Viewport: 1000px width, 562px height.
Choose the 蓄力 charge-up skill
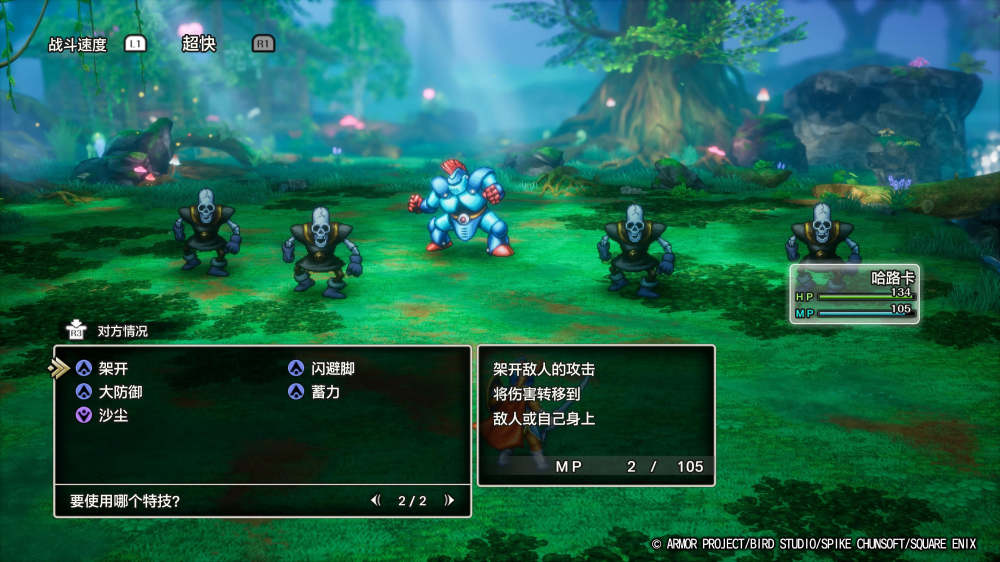tap(325, 392)
